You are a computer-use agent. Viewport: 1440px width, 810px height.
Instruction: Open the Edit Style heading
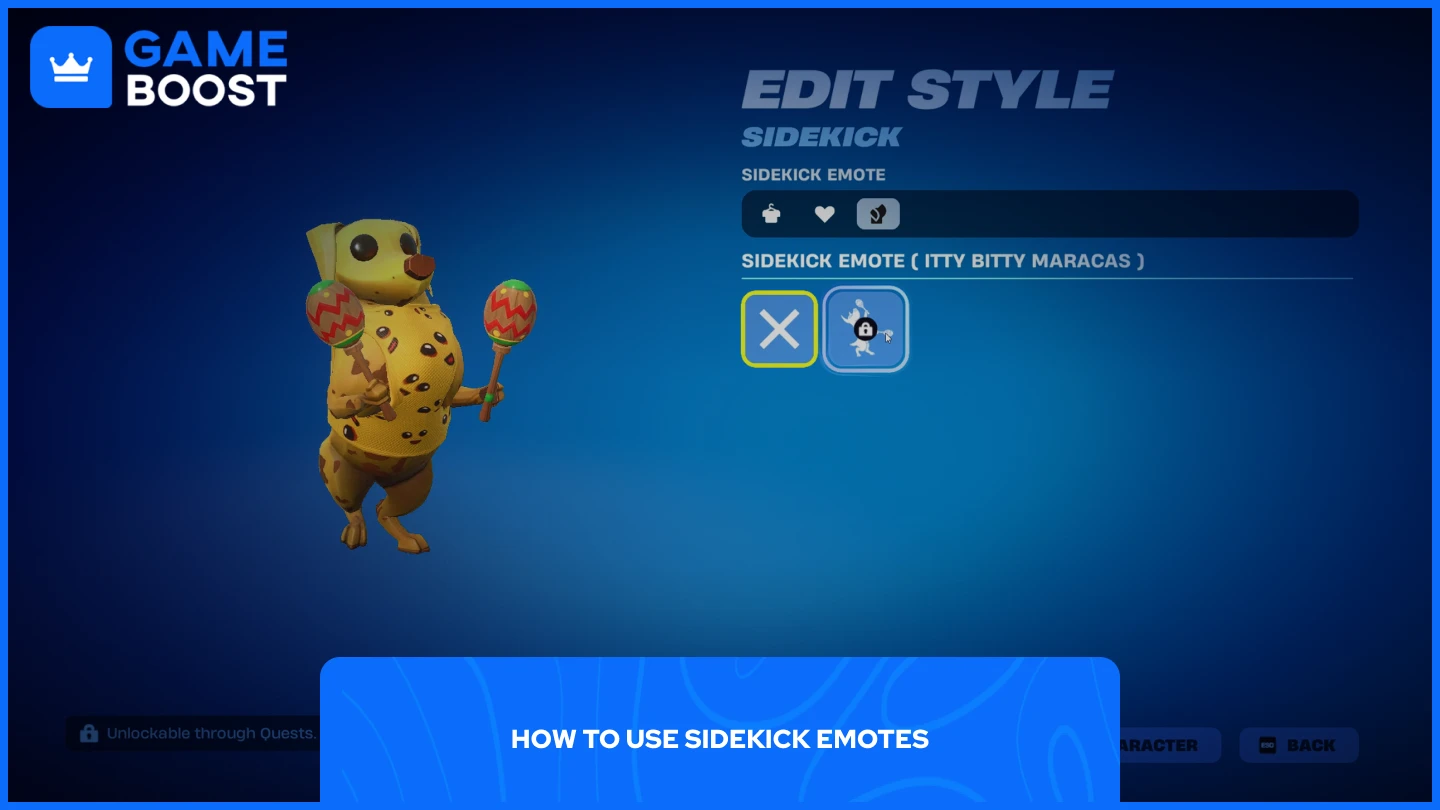coord(926,88)
